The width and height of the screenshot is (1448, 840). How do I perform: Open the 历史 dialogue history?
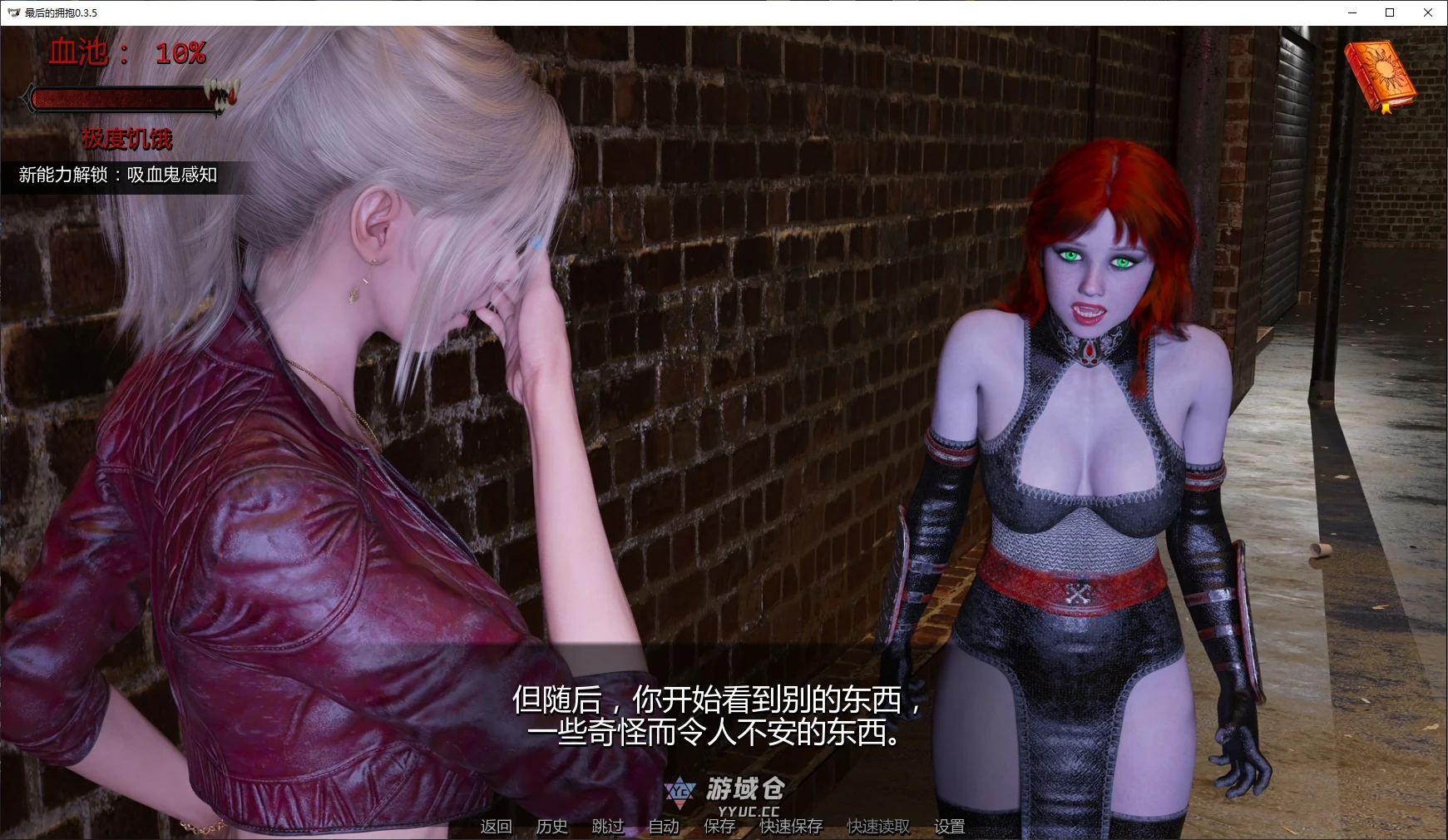point(551,826)
